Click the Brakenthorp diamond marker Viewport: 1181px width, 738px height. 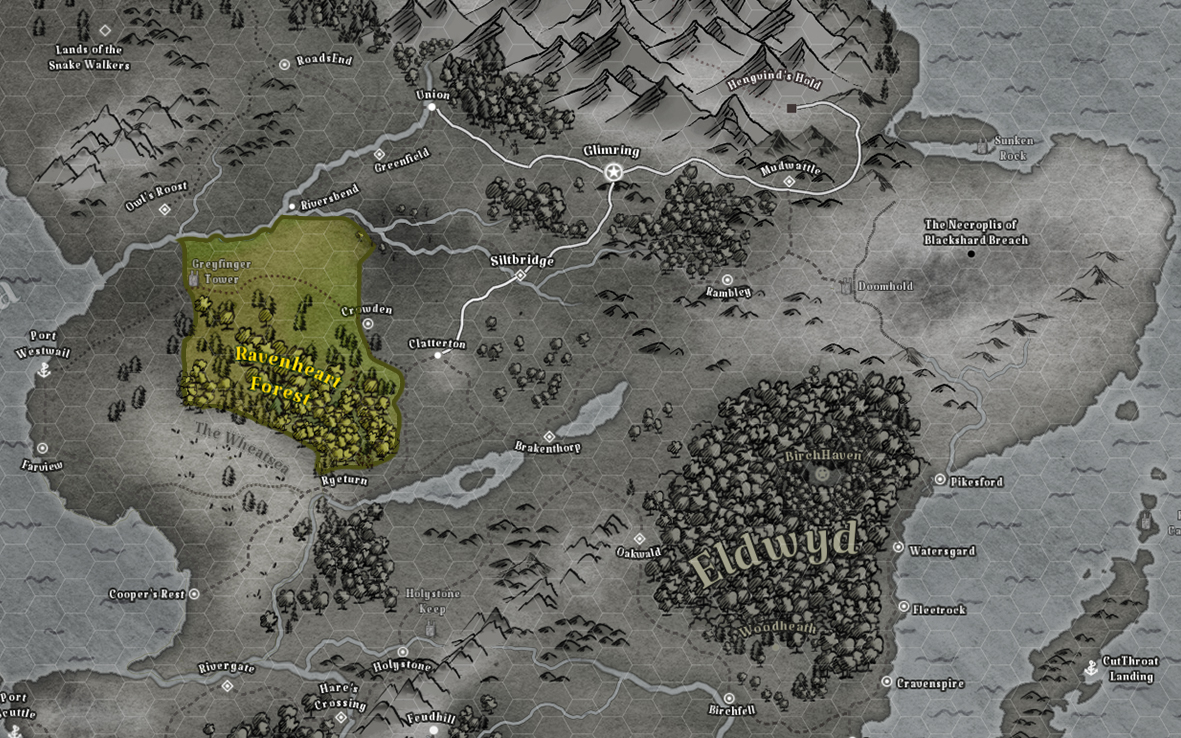coord(548,437)
